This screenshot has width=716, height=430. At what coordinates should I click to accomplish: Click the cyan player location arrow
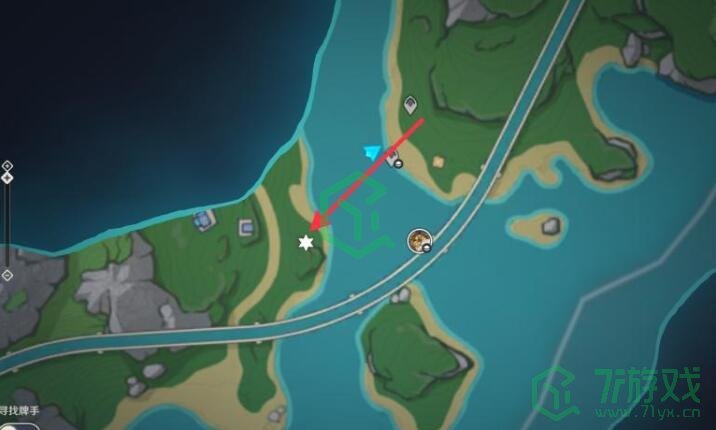pos(373,152)
